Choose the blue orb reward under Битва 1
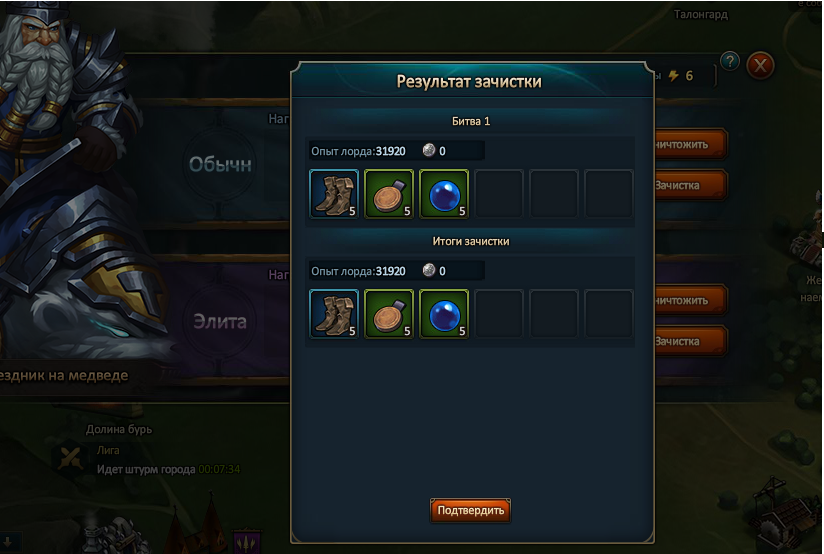 pos(444,193)
